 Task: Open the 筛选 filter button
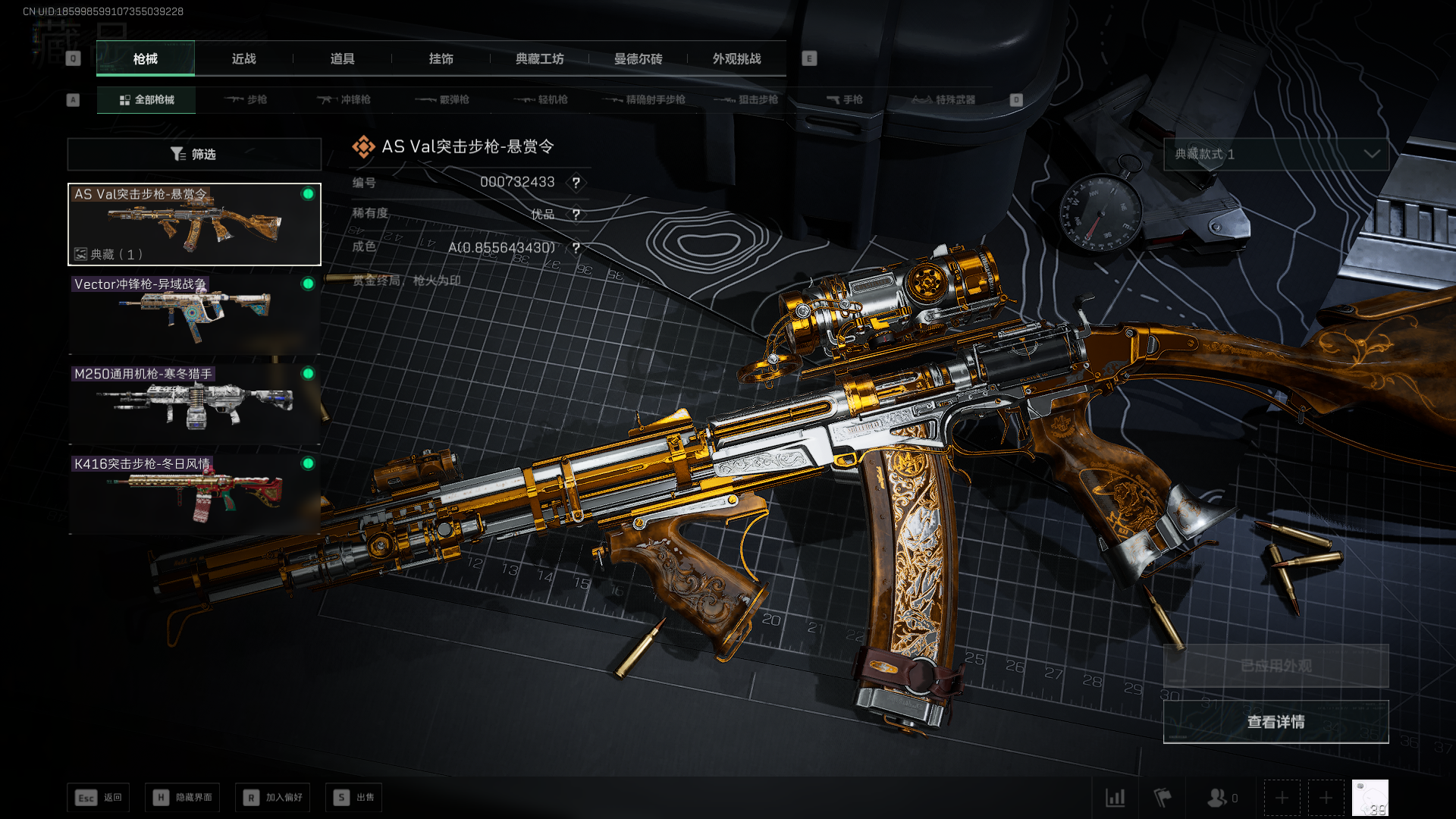[194, 155]
